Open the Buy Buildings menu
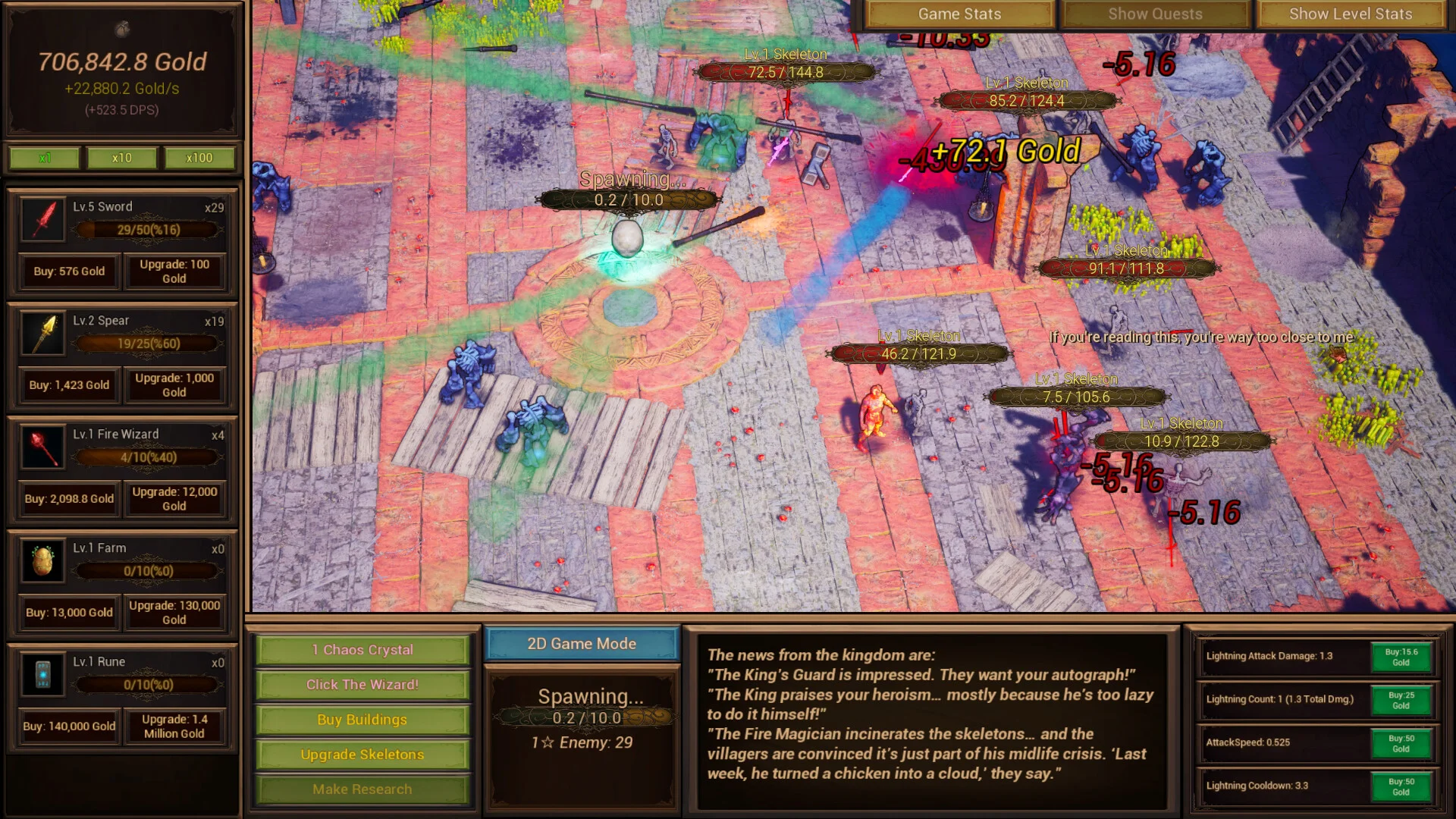The width and height of the screenshot is (1456, 819). 362,720
